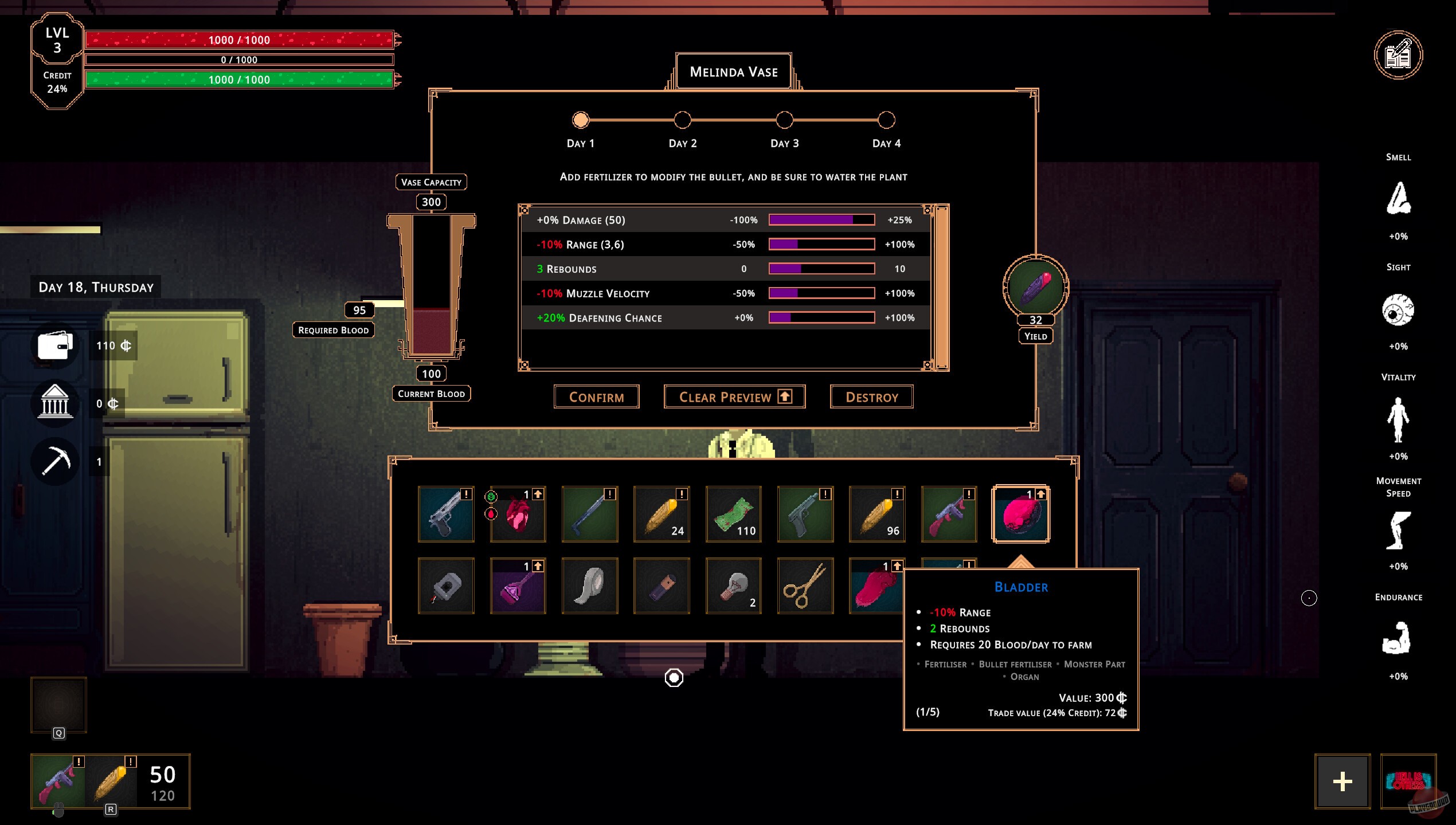The height and width of the screenshot is (825, 1456).
Task: Pick the duct tape roll from the inventory
Action: (x=589, y=585)
